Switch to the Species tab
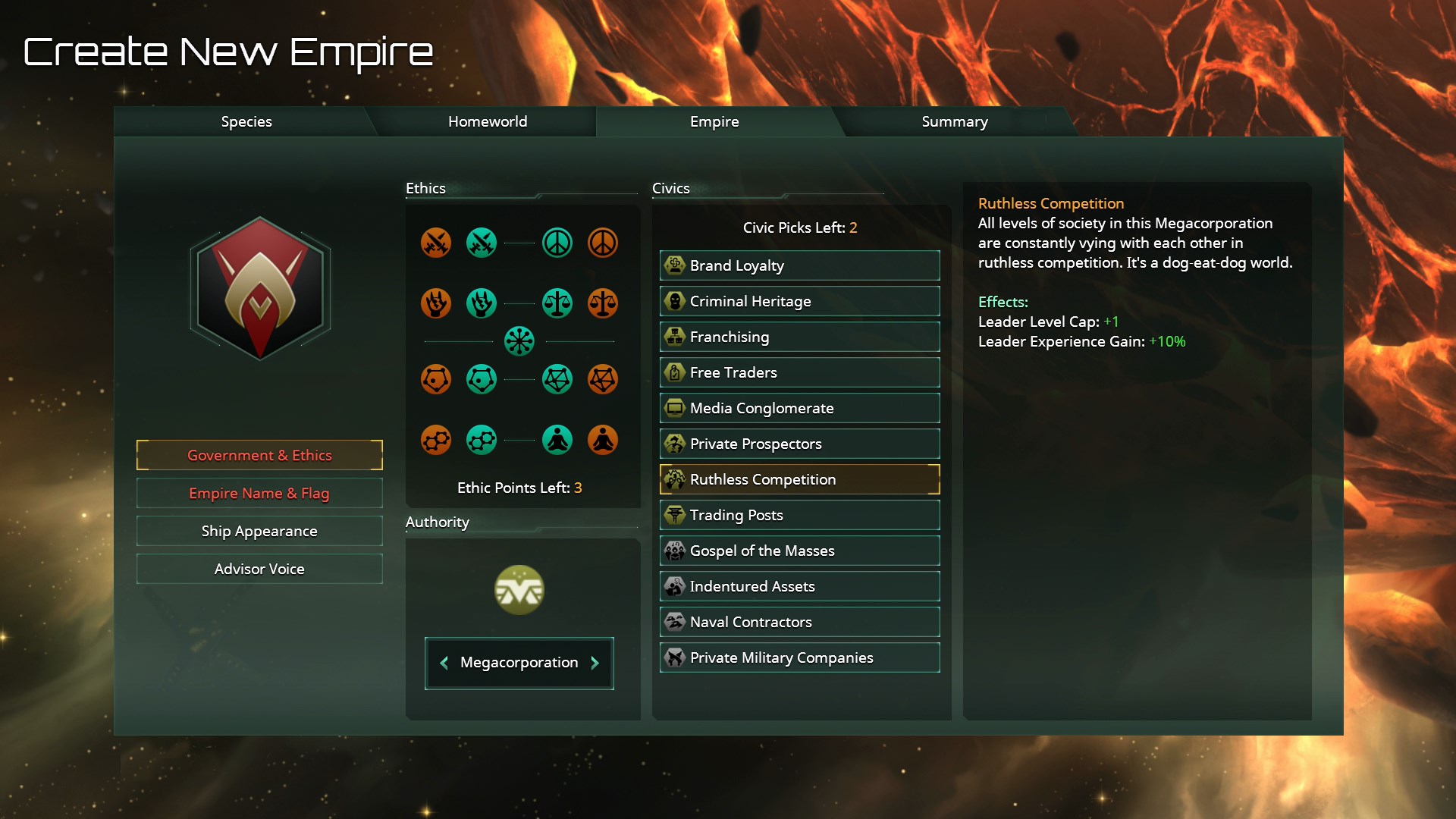This screenshot has height=819, width=1456. tap(246, 121)
